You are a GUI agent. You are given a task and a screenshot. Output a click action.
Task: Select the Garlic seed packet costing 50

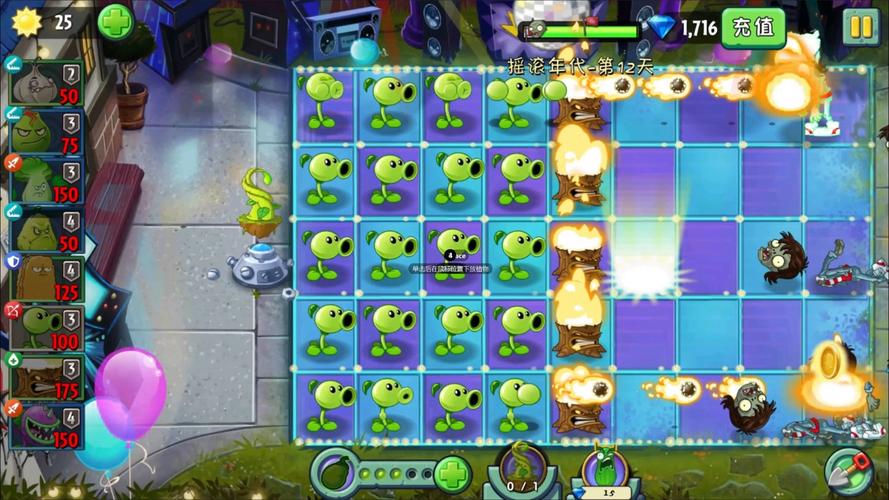45,80
